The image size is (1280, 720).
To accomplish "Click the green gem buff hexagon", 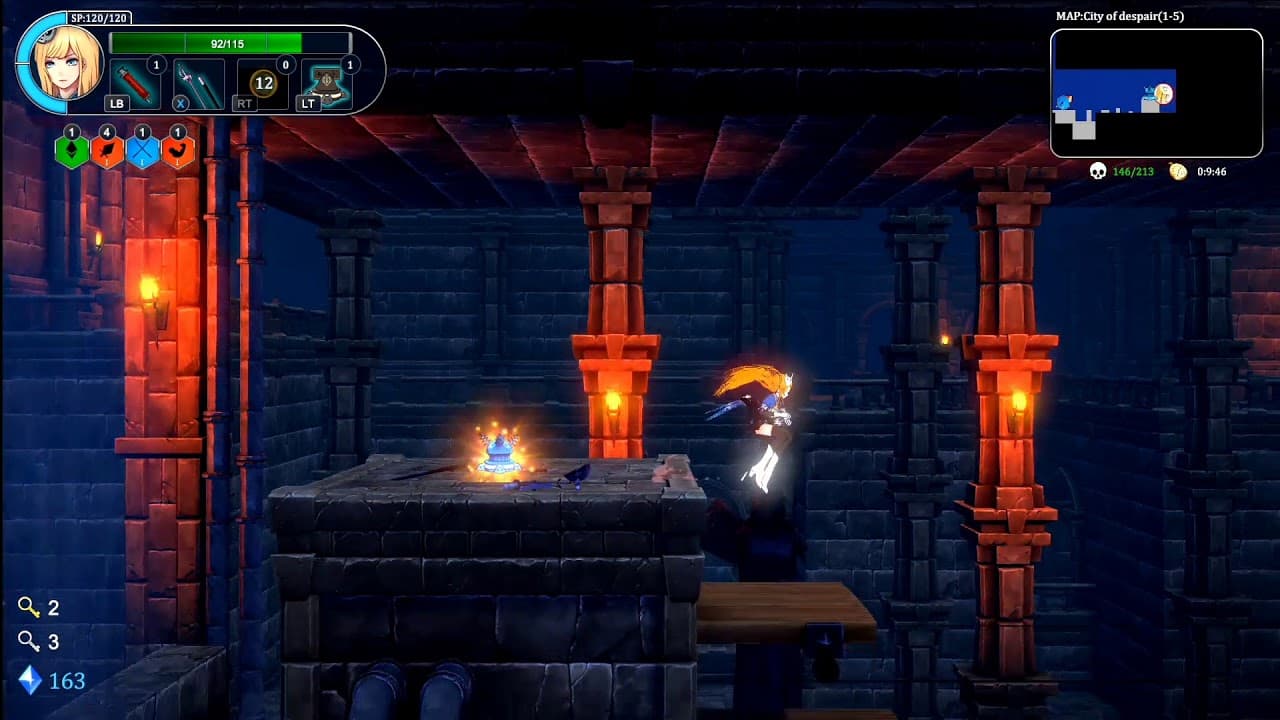I will [x=72, y=151].
